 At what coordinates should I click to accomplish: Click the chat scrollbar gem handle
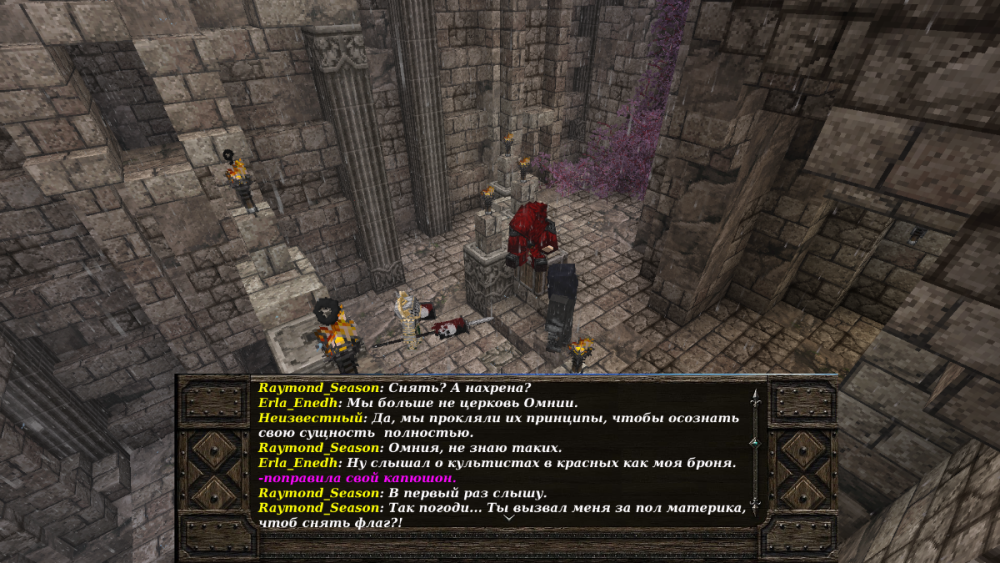[754, 441]
